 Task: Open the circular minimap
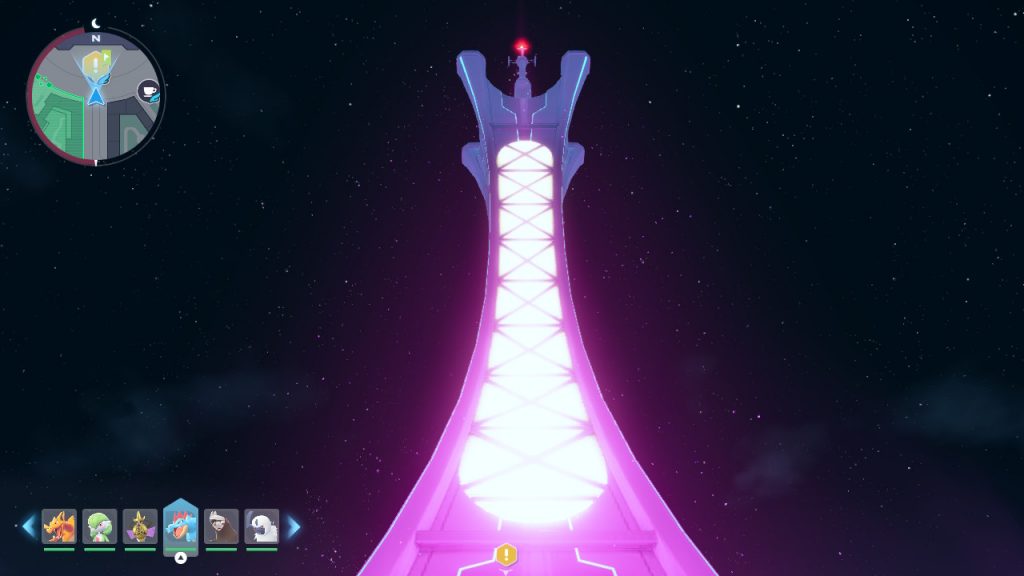point(95,97)
